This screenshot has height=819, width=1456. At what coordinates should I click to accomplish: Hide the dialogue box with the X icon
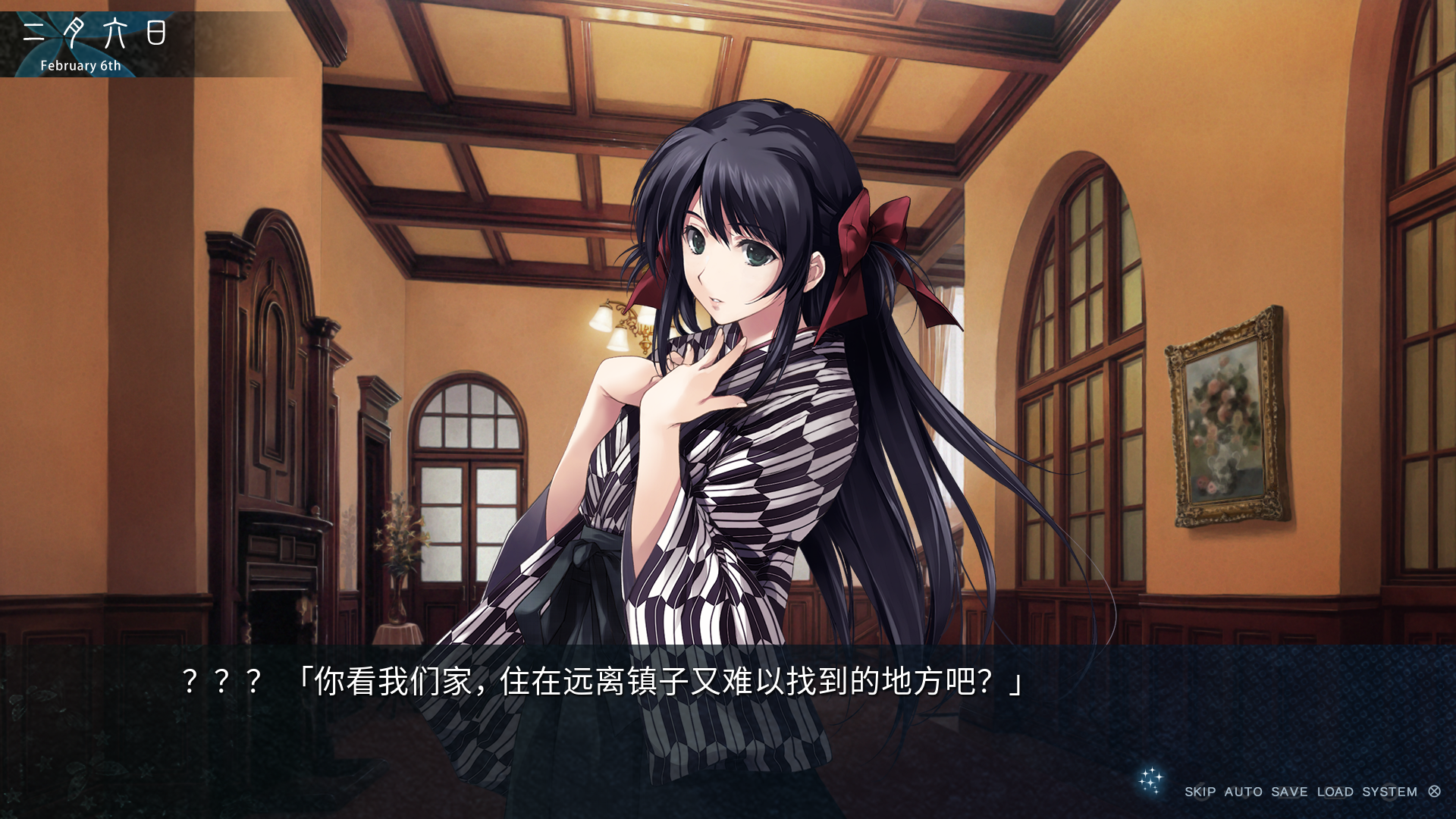(1434, 792)
